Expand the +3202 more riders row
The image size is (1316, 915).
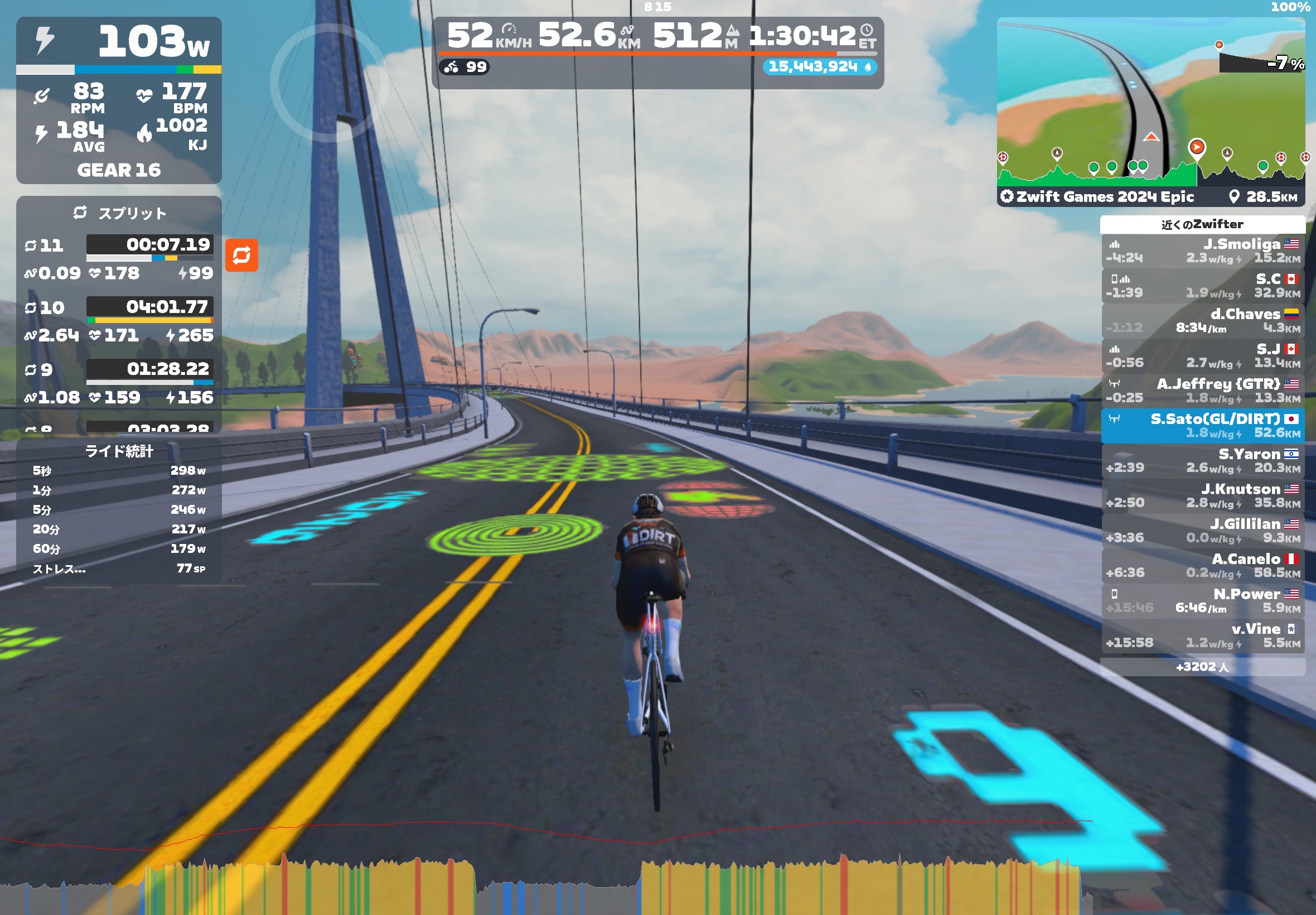coord(1203,667)
